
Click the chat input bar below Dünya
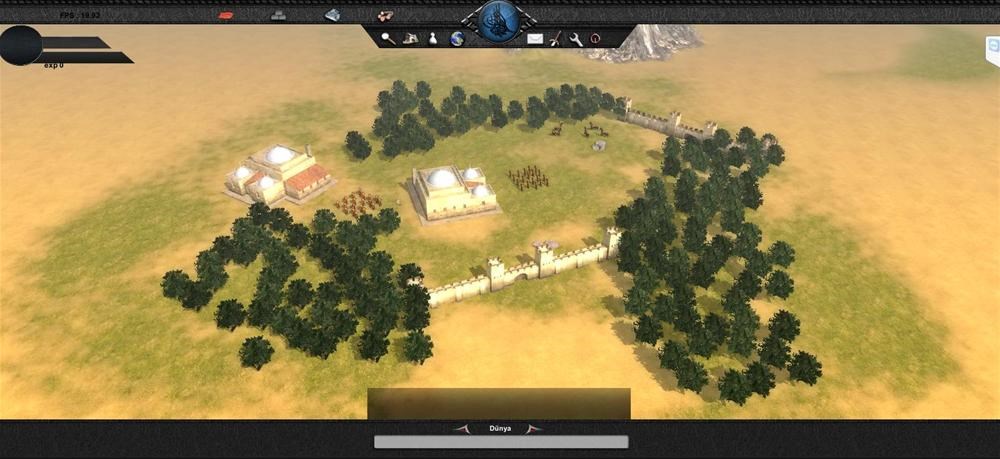click(x=501, y=442)
